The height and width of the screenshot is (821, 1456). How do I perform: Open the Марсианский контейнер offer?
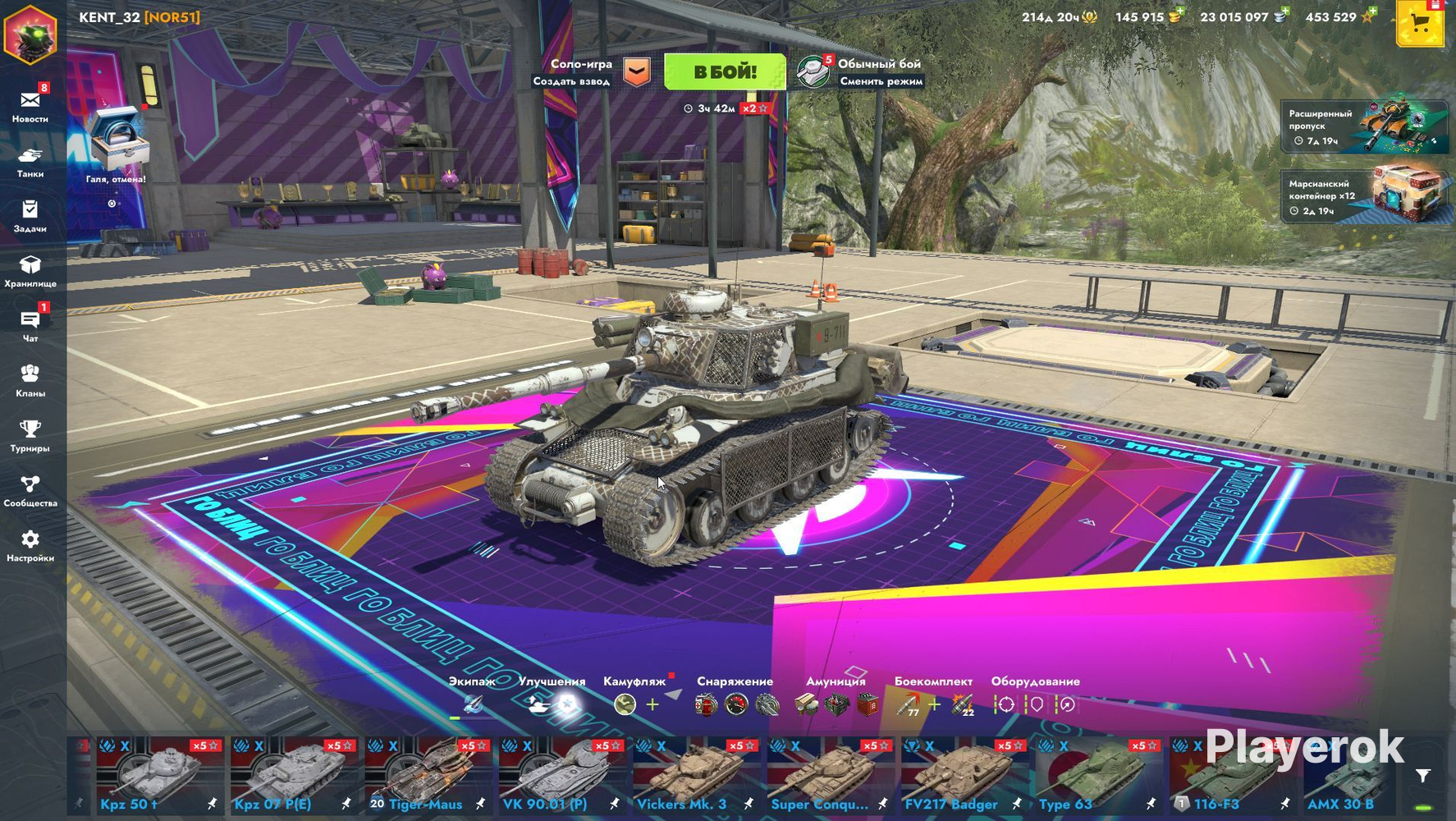(x=1364, y=196)
